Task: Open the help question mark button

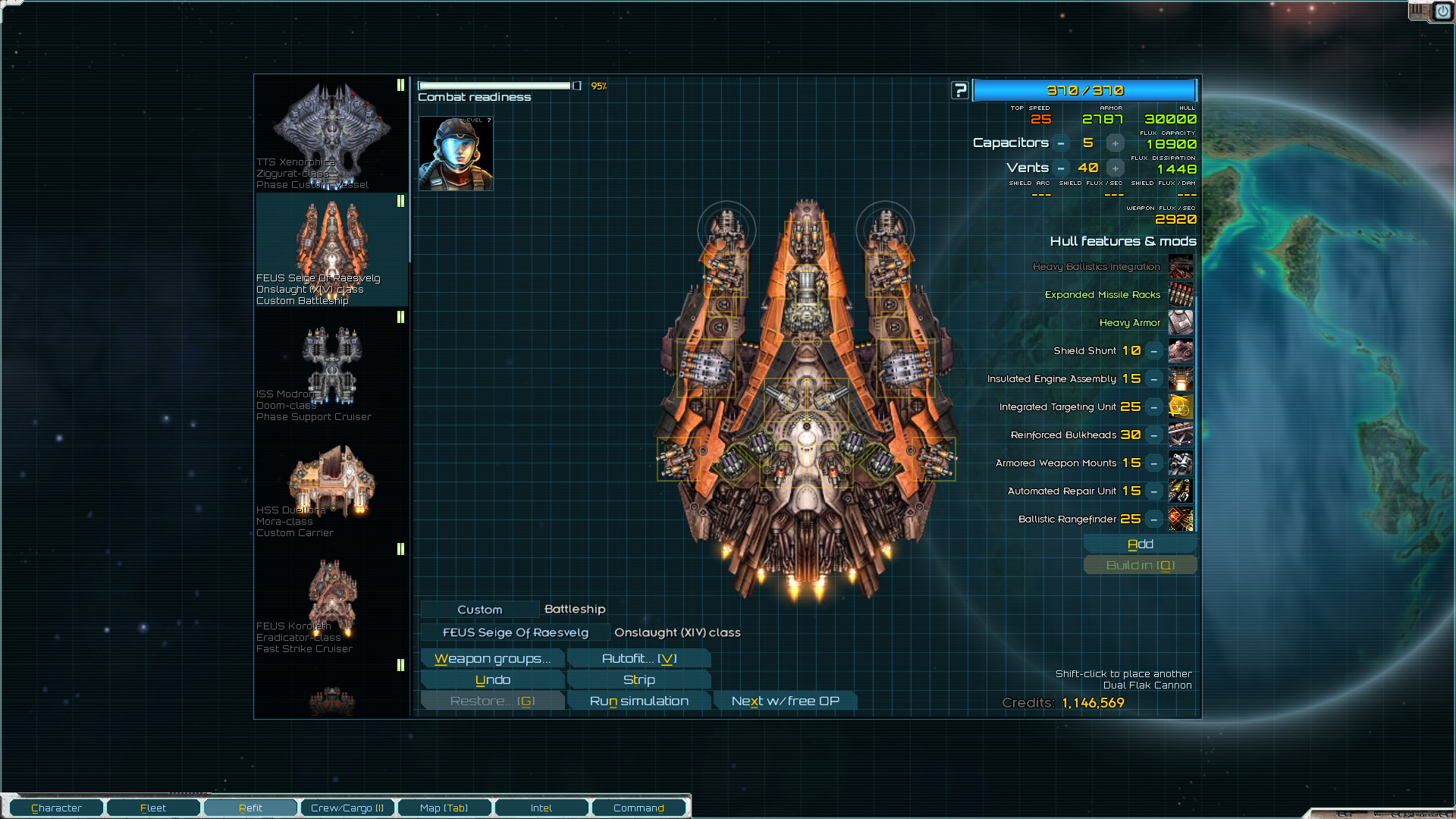Action: tap(960, 90)
